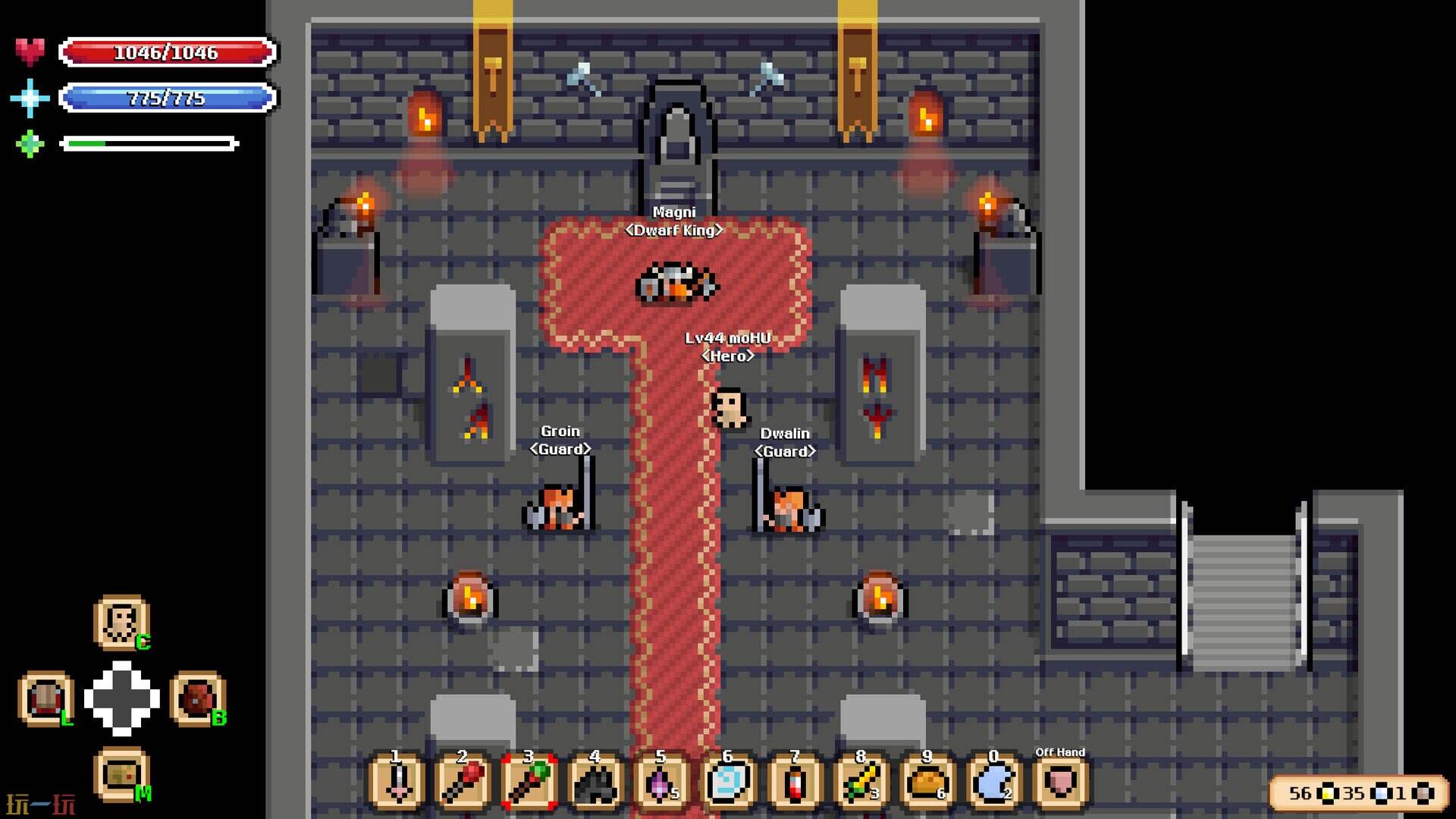Open the character sheet icon
Image resolution: width=1456 pixels, height=819 pixels.
[121, 623]
